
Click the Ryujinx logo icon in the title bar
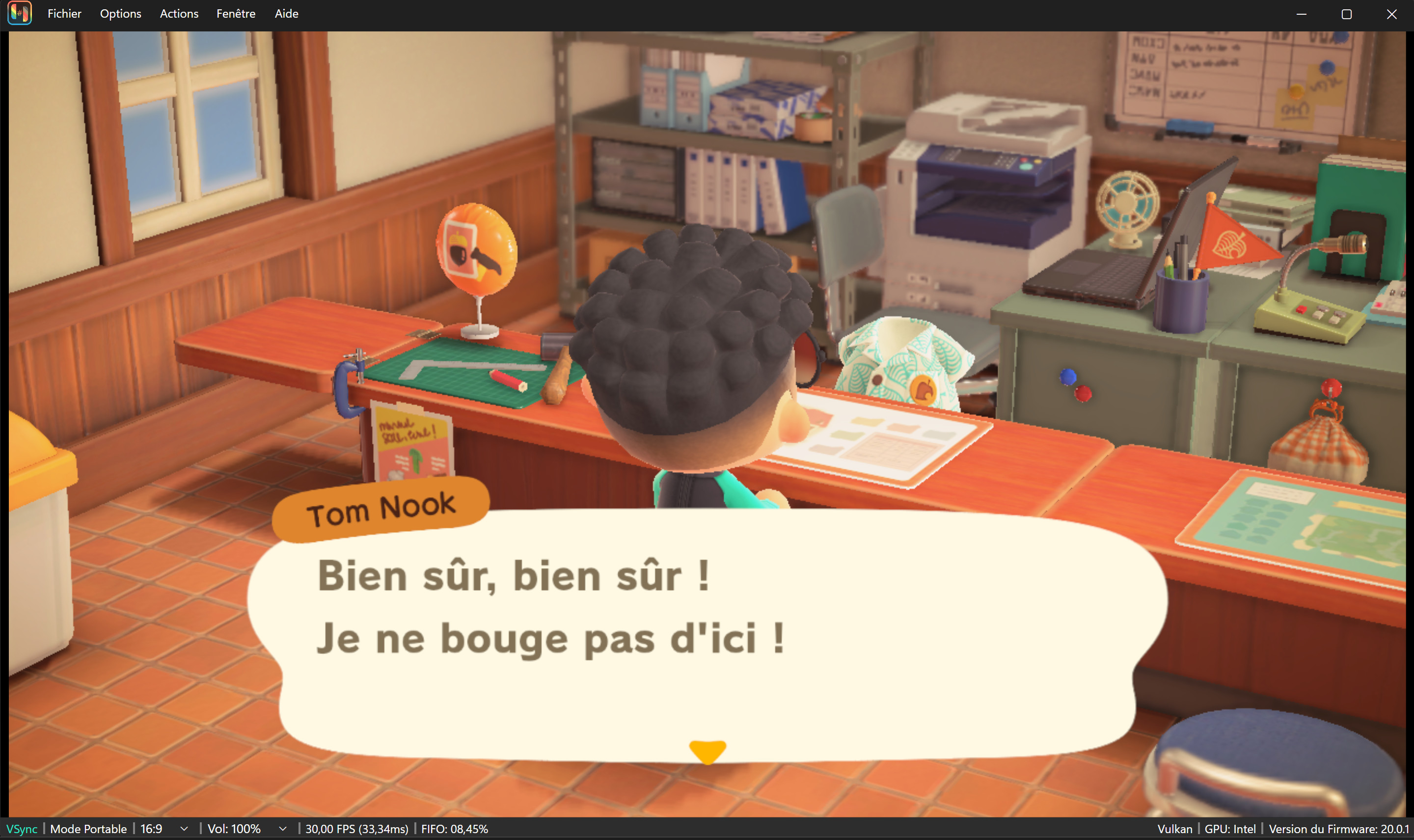[19, 13]
